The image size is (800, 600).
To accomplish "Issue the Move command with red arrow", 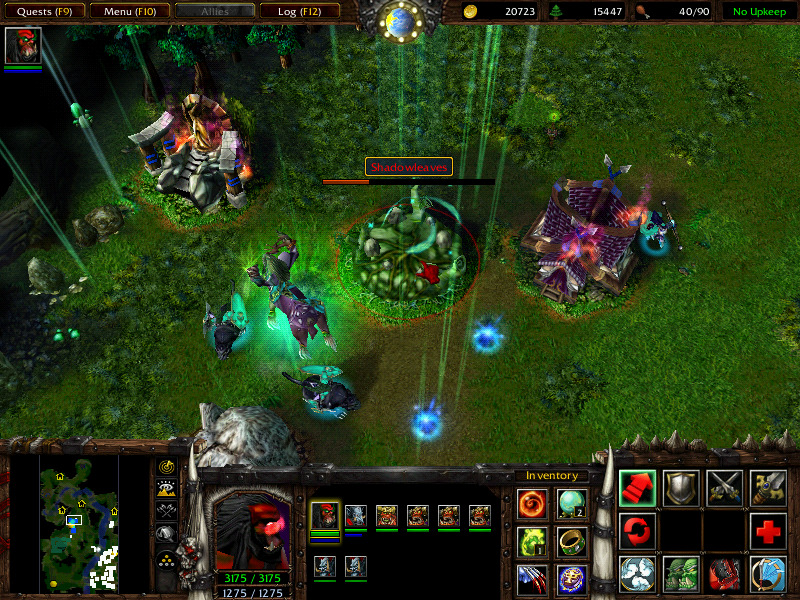I will tap(637, 487).
